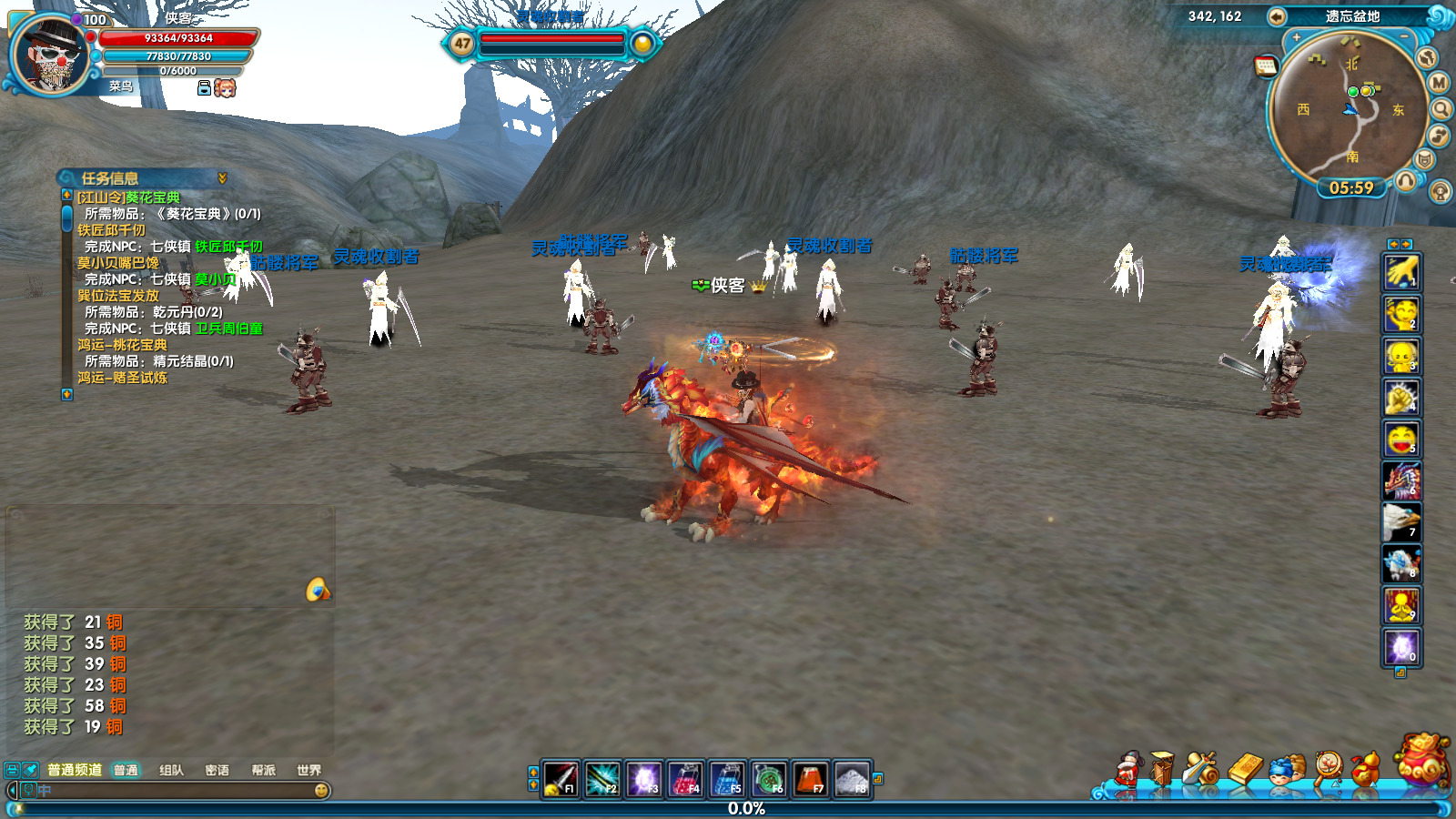Click the minimap zoom-out minus button
Screen dimensions: 1456x819
(x=1404, y=37)
